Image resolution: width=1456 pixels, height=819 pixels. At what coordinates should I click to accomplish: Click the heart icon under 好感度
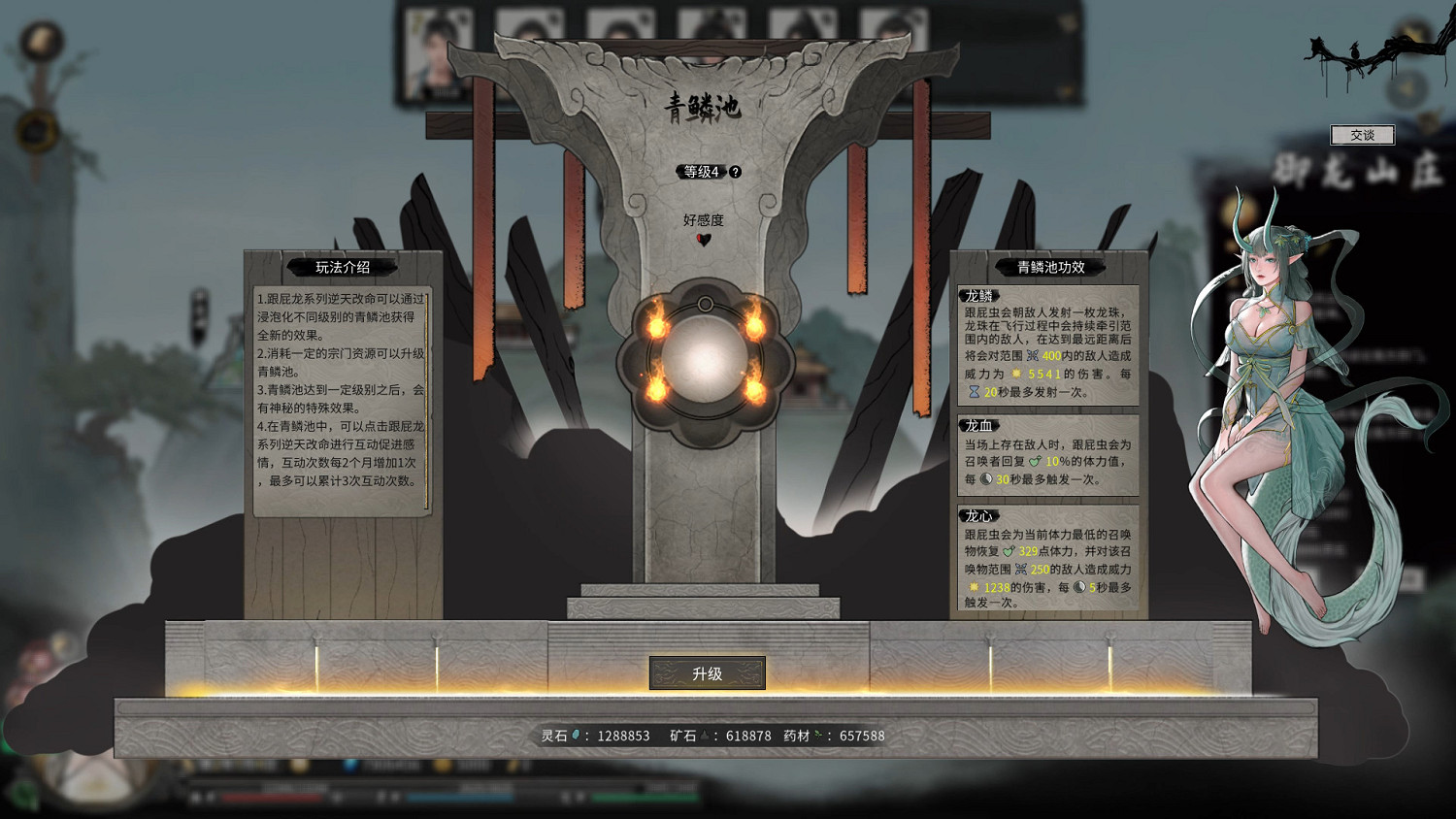[702, 237]
